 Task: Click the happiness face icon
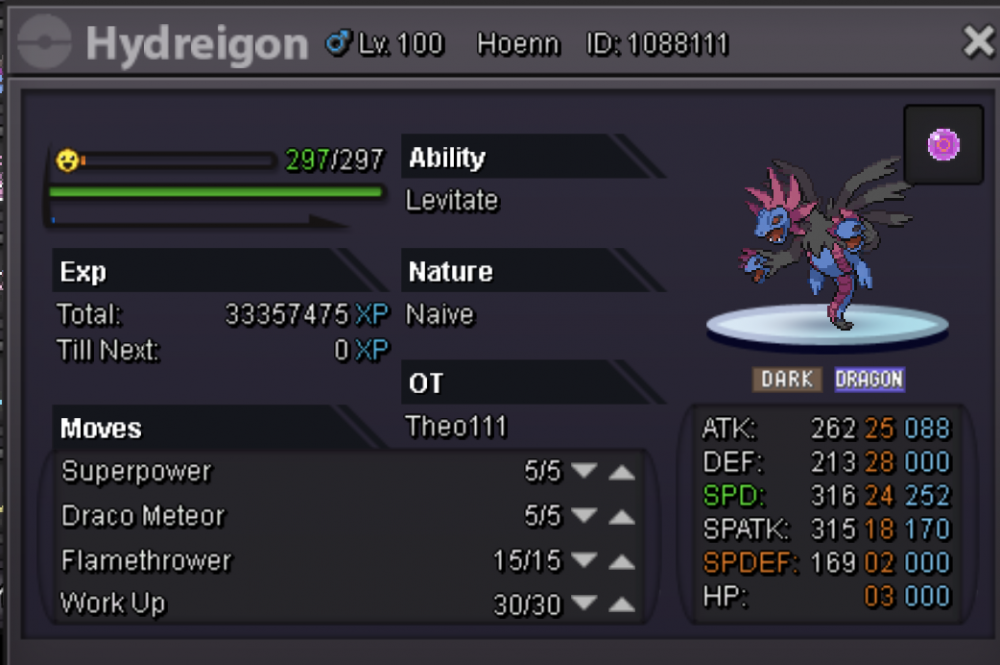[67, 159]
